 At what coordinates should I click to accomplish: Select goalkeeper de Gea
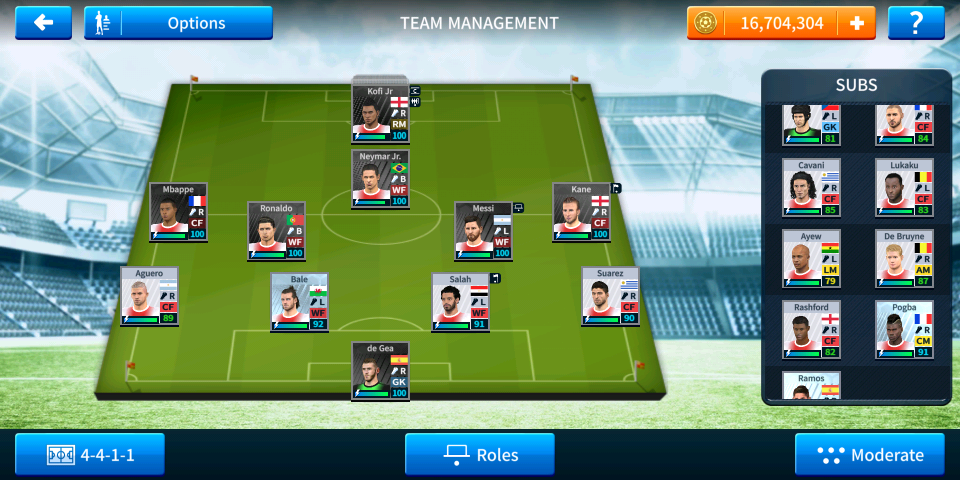(x=380, y=371)
